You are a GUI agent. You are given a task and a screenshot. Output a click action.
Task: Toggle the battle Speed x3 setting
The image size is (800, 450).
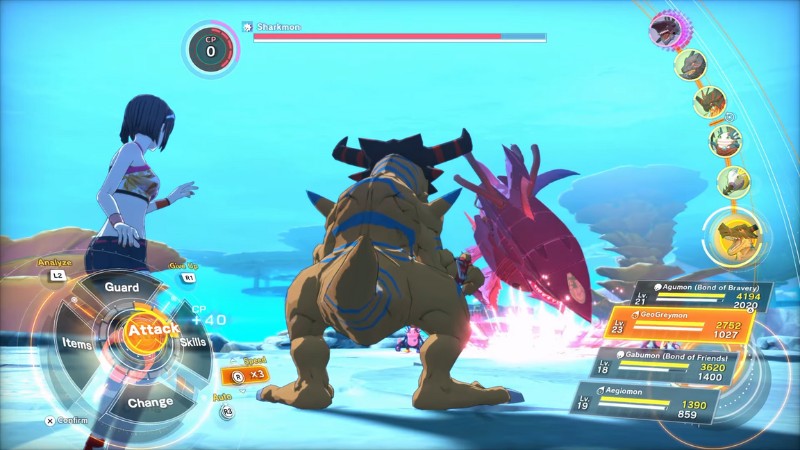249,375
